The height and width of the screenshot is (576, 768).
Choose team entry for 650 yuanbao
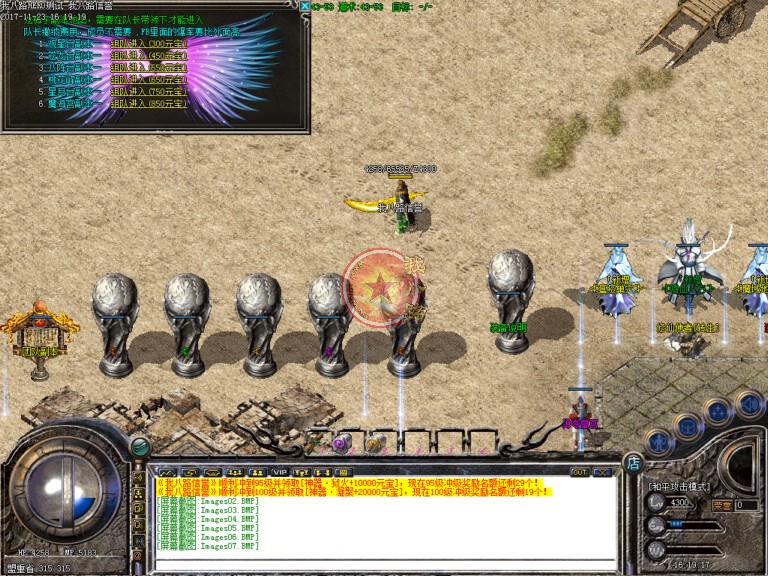tap(147, 79)
